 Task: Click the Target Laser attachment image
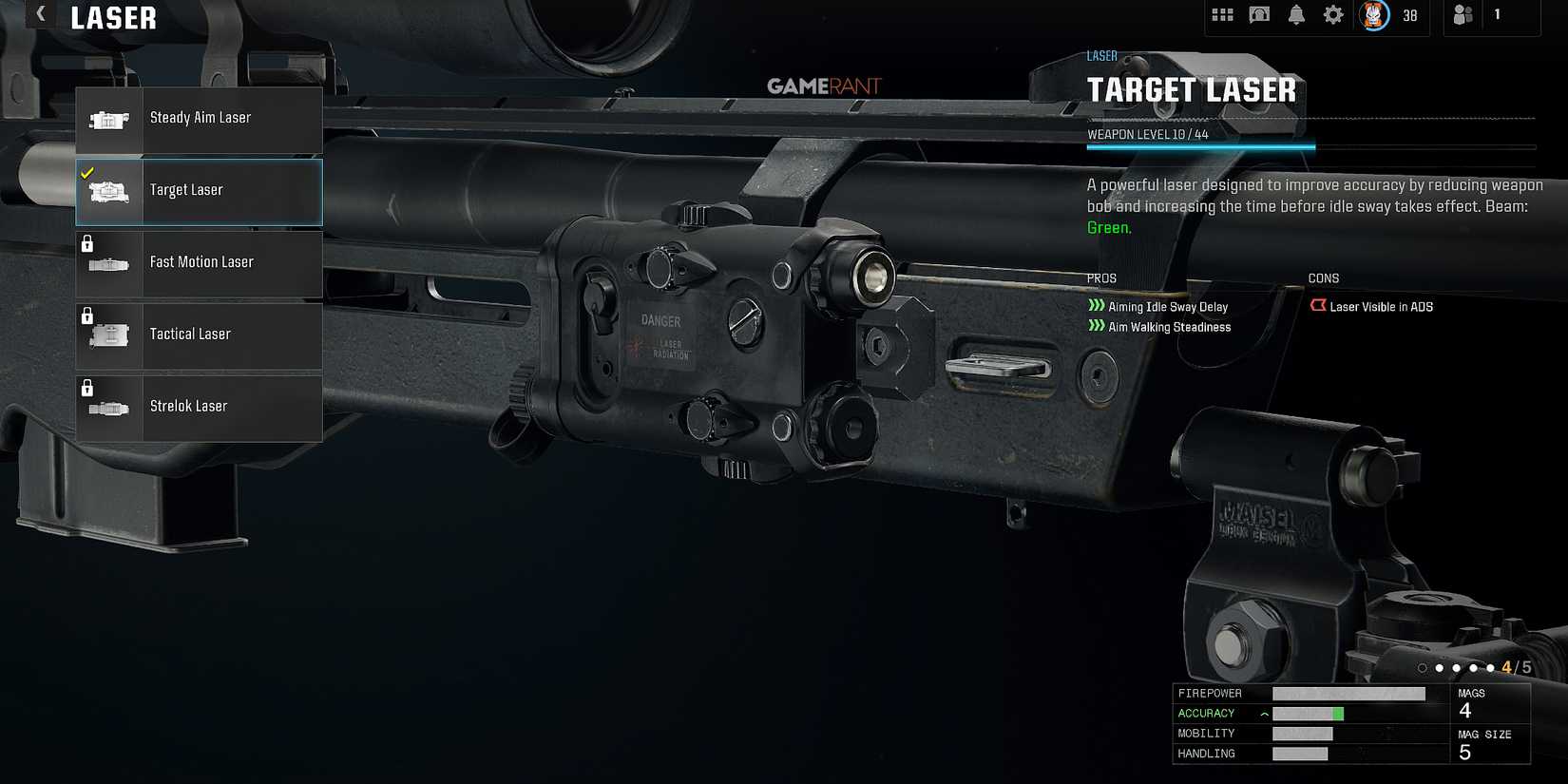[x=108, y=192]
